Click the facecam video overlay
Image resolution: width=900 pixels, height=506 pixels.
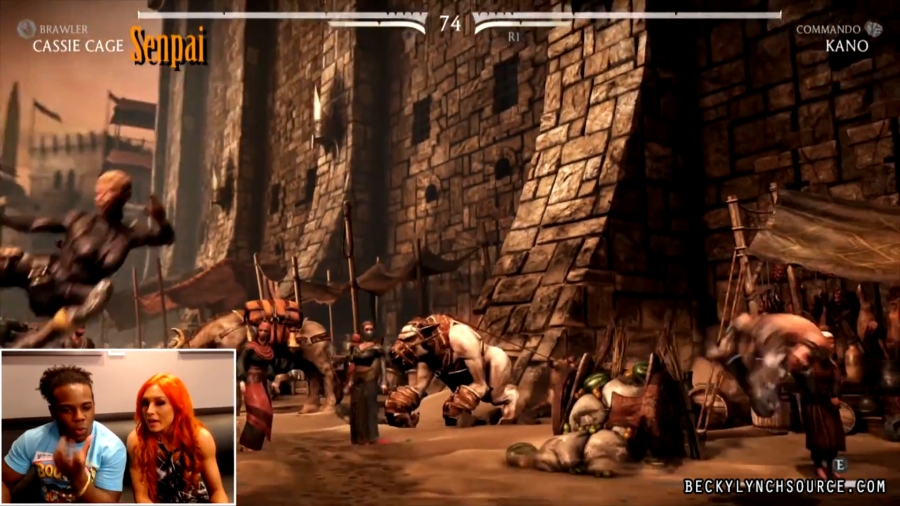(118, 426)
